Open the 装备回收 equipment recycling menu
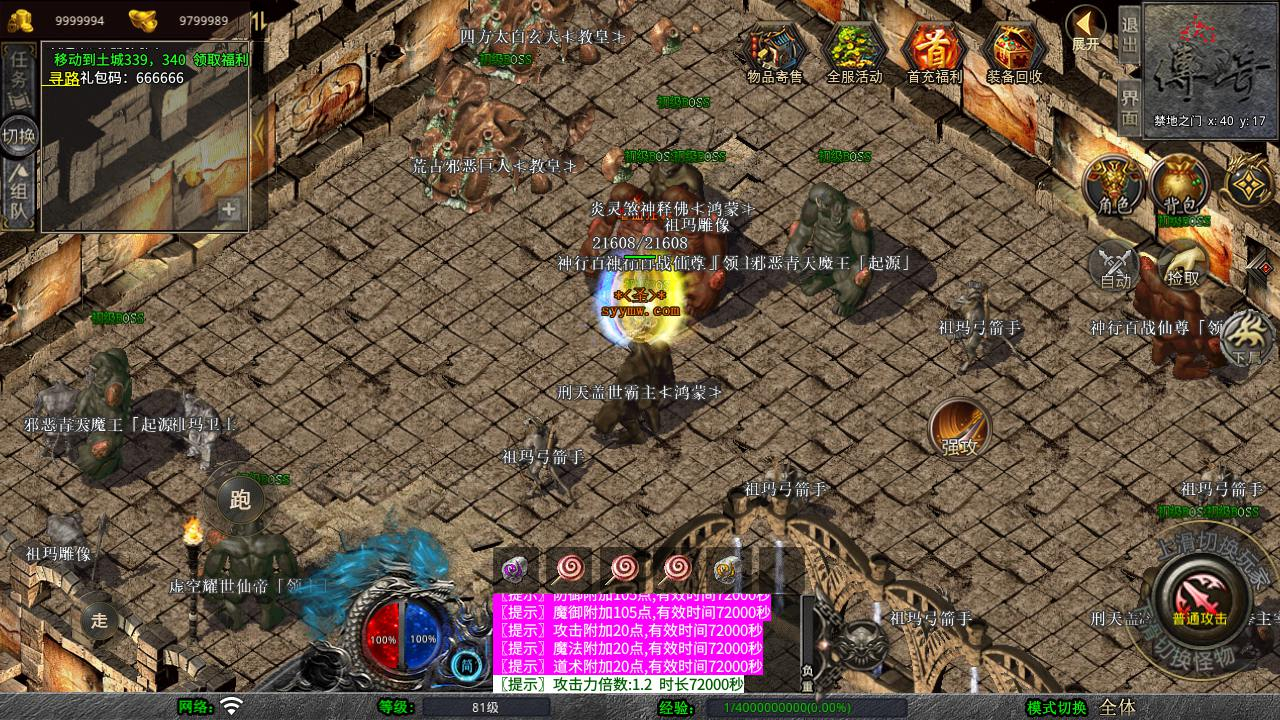Viewport: 1280px width, 720px height. point(1014,53)
